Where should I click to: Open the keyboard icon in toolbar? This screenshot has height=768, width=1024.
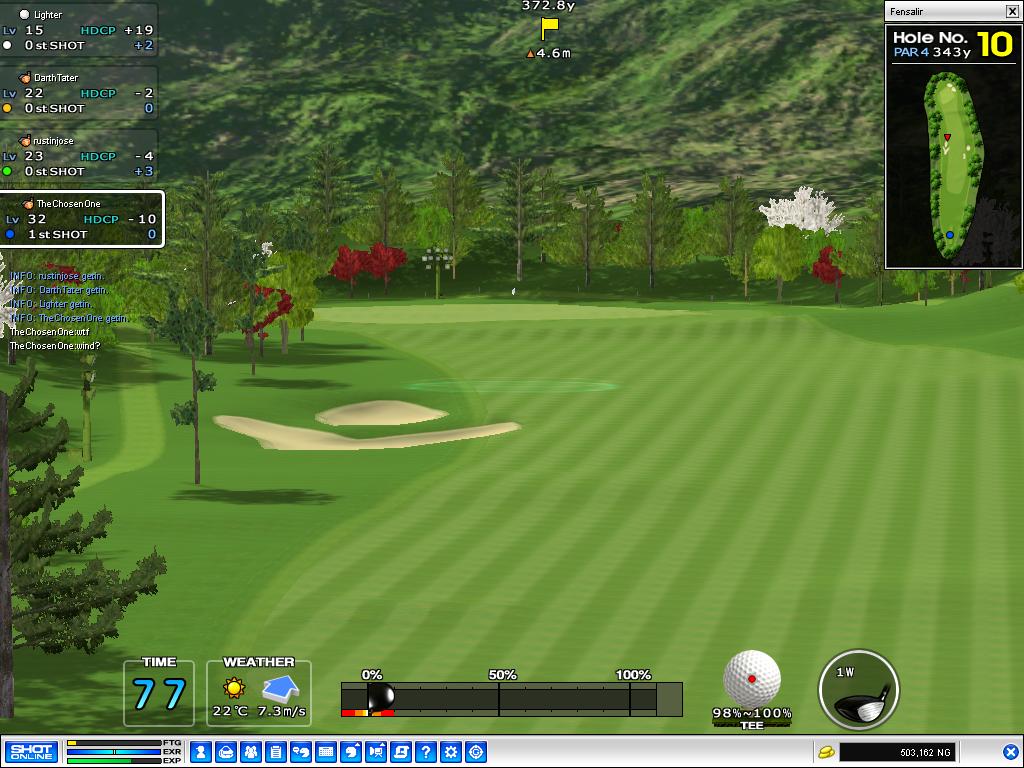[326, 752]
